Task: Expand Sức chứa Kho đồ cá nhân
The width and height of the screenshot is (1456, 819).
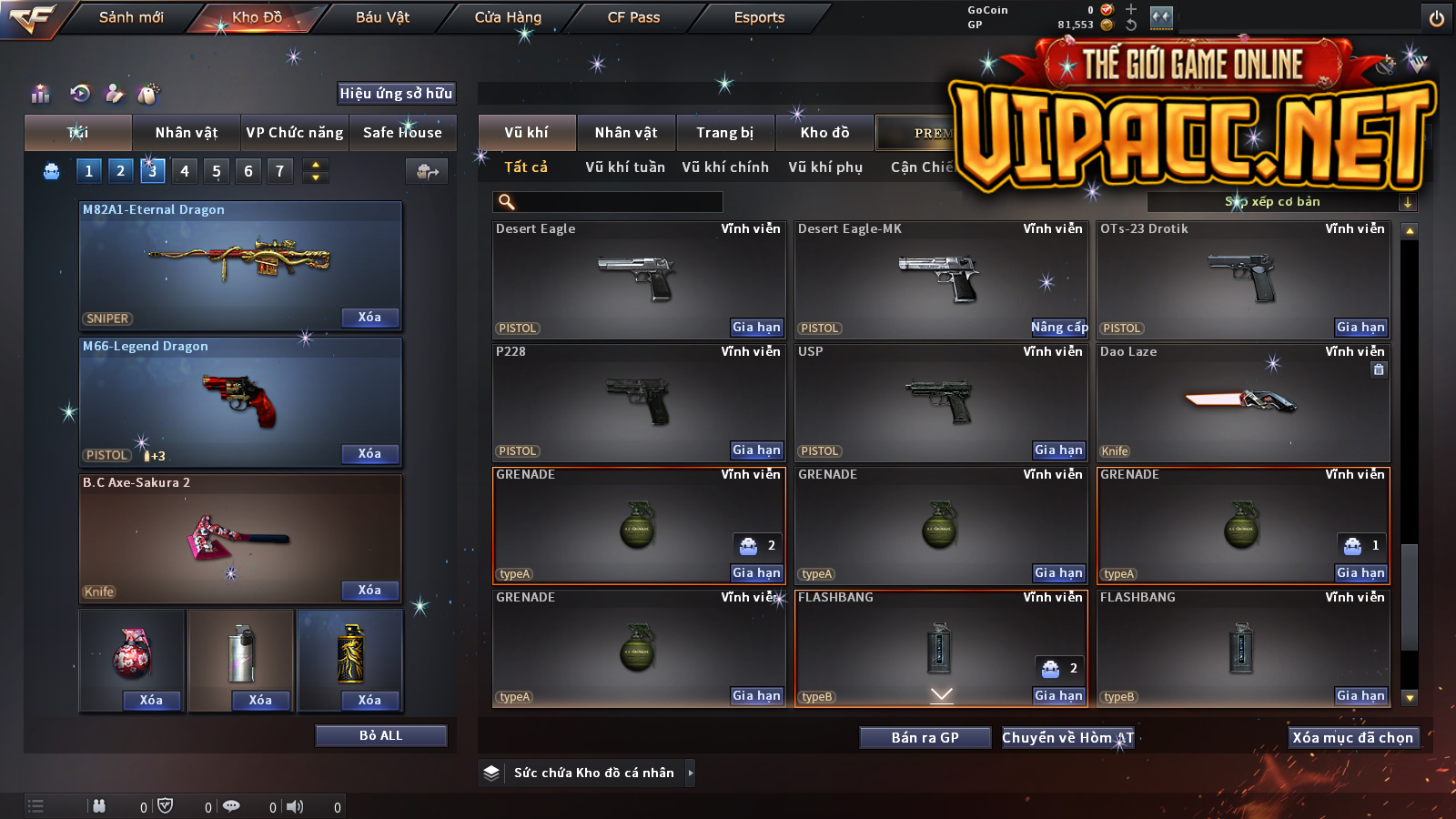Action: click(x=691, y=773)
